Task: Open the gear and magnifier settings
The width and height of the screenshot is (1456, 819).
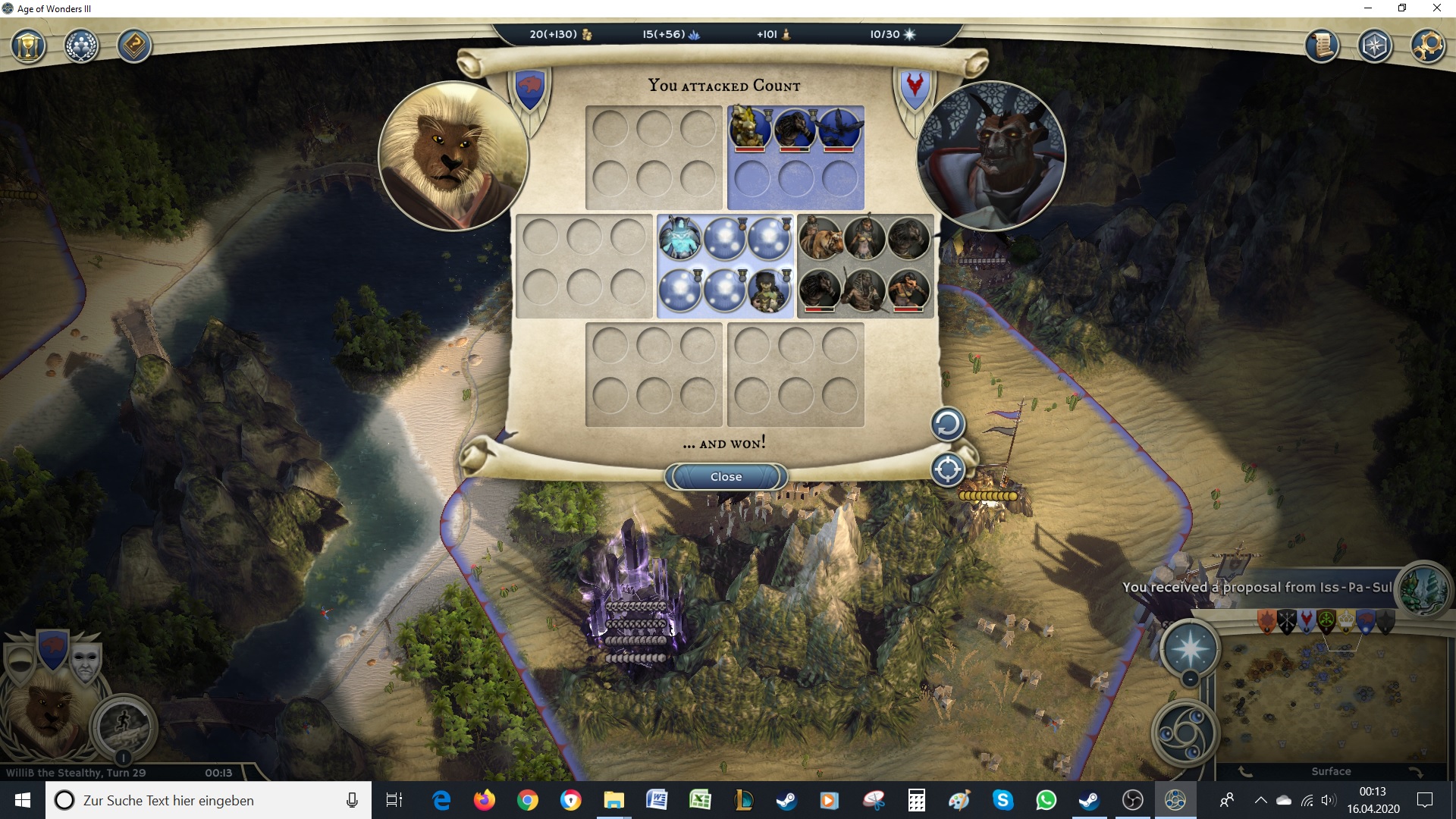Action: (1427, 46)
